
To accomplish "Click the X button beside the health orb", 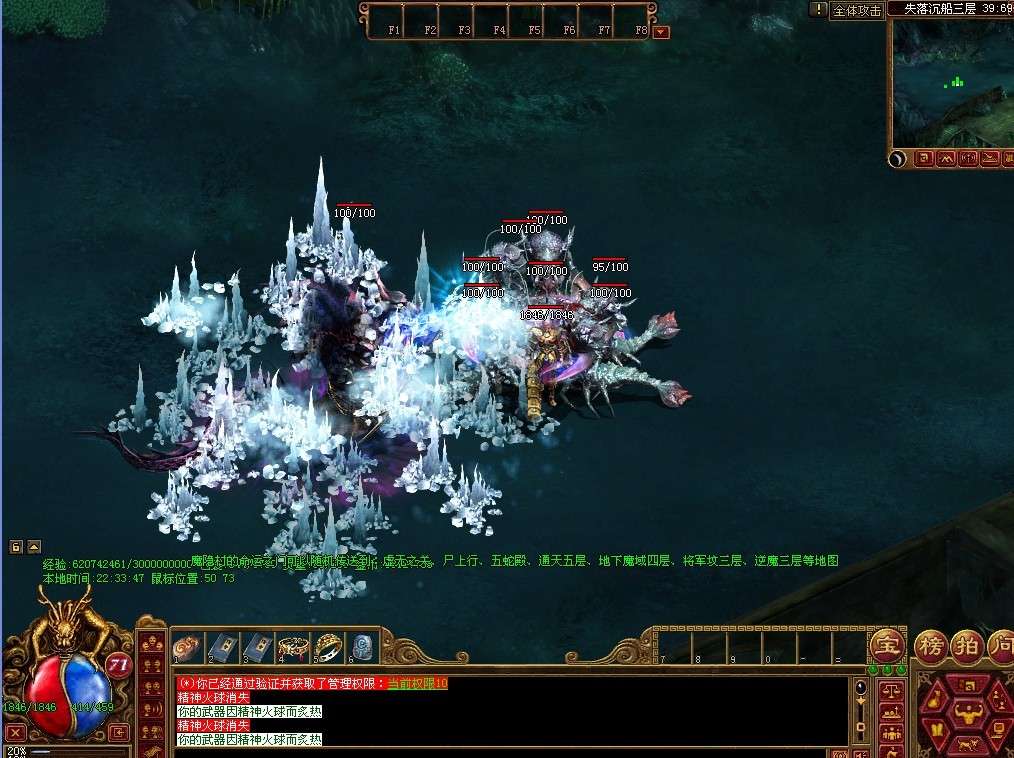I will point(15,733).
